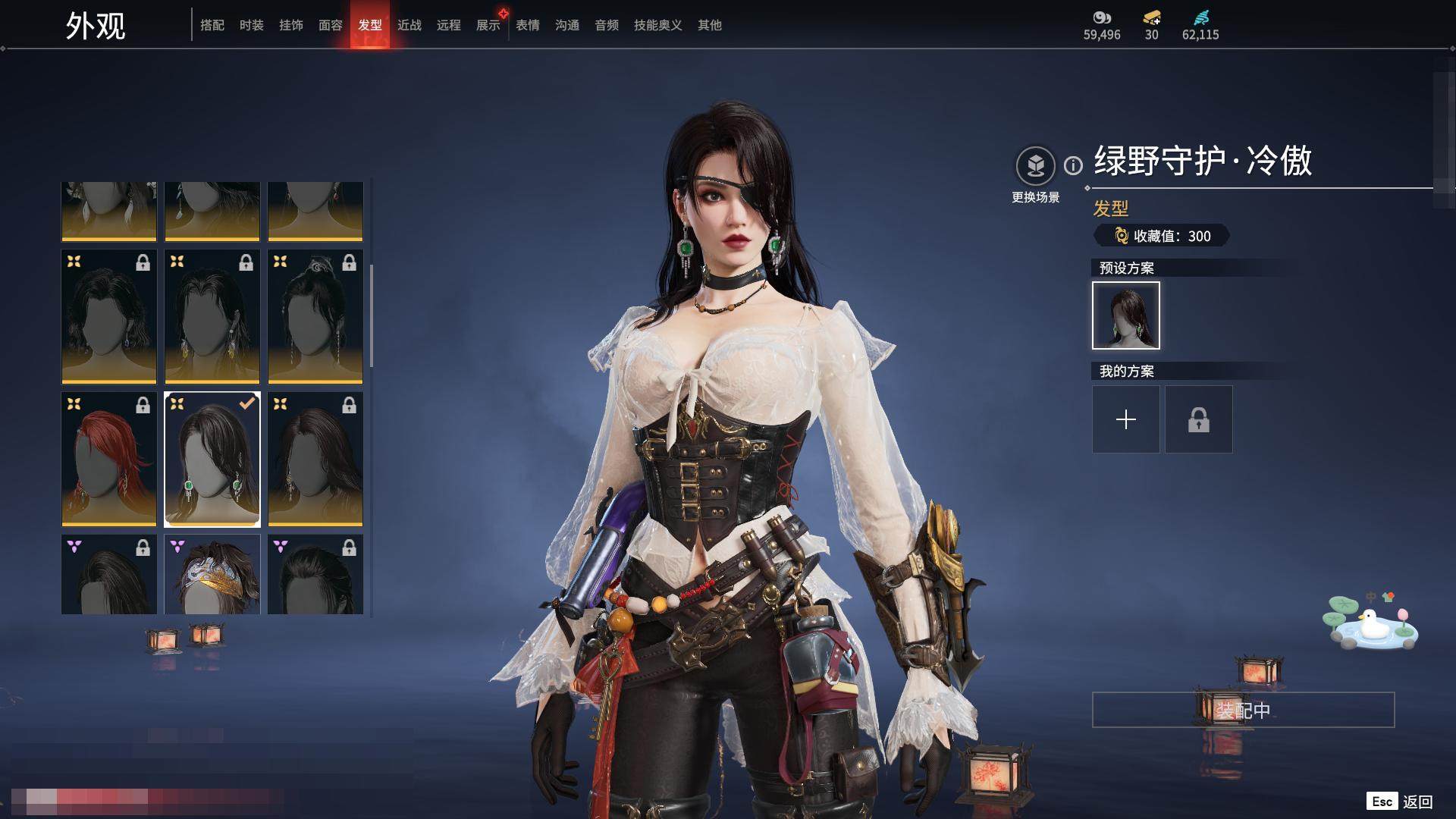The height and width of the screenshot is (819, 1456).
Task: Select the 沟通 tab
Action: click(x=567, y=25)
